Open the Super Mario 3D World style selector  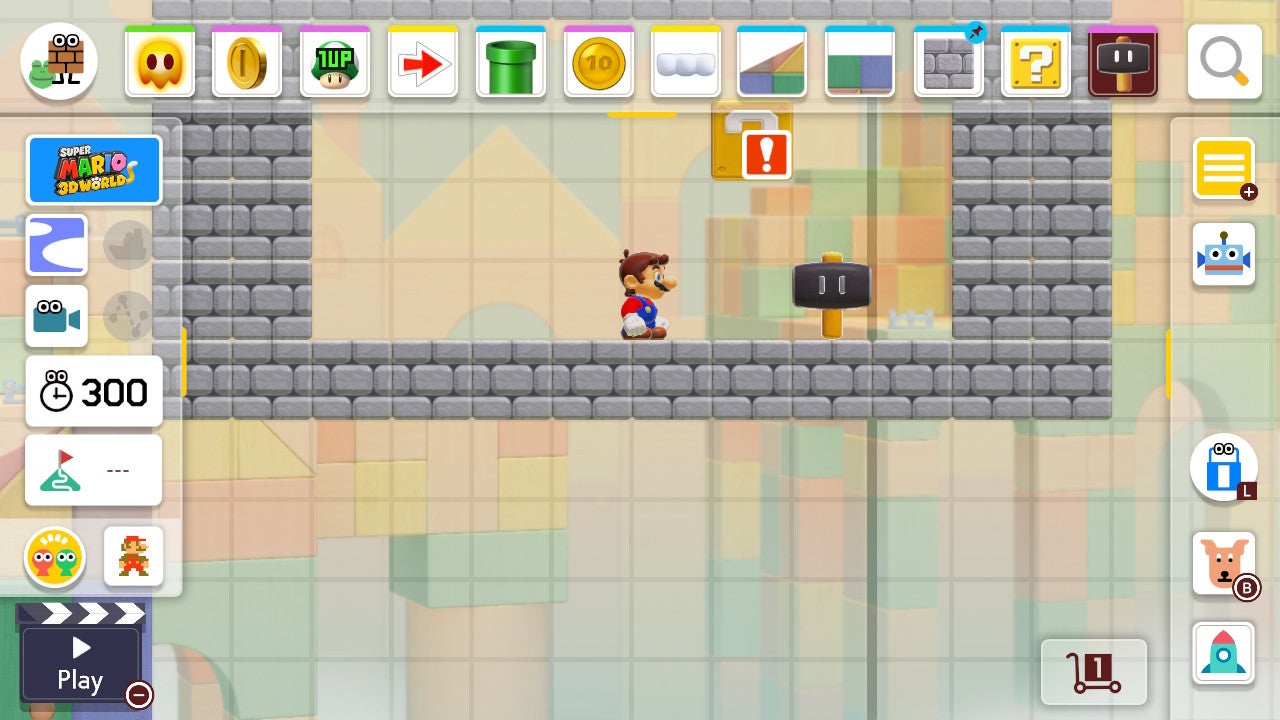[94, 170]
